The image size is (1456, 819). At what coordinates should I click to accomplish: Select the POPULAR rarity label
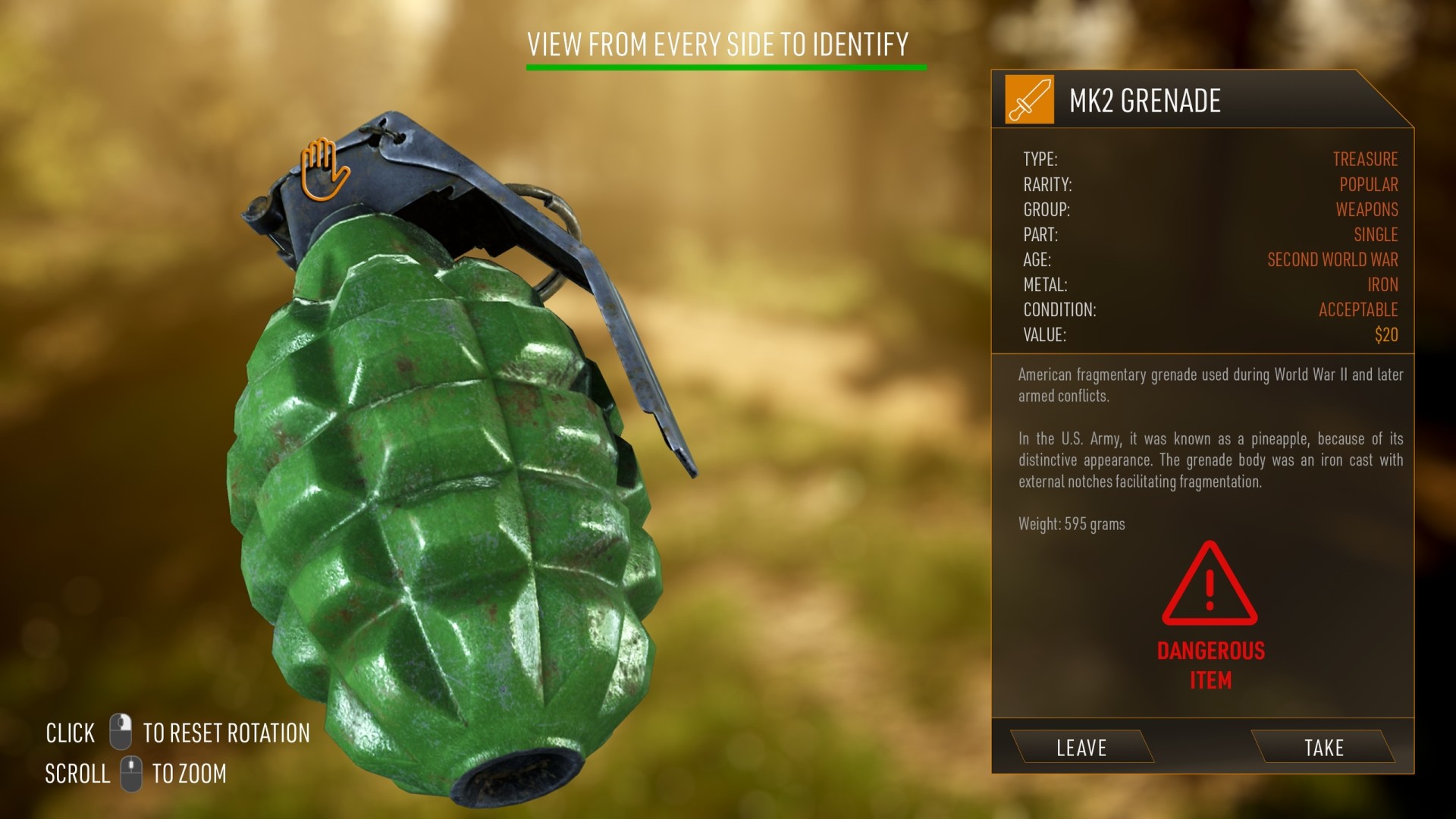coord(1369,184)
